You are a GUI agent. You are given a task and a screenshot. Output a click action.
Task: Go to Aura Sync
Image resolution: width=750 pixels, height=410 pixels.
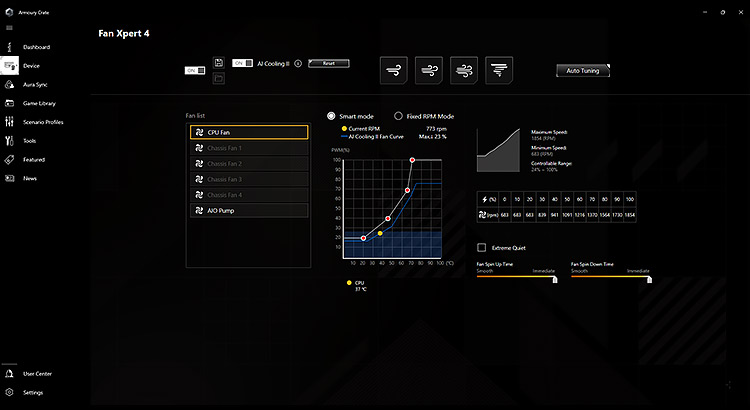(36, 84)
